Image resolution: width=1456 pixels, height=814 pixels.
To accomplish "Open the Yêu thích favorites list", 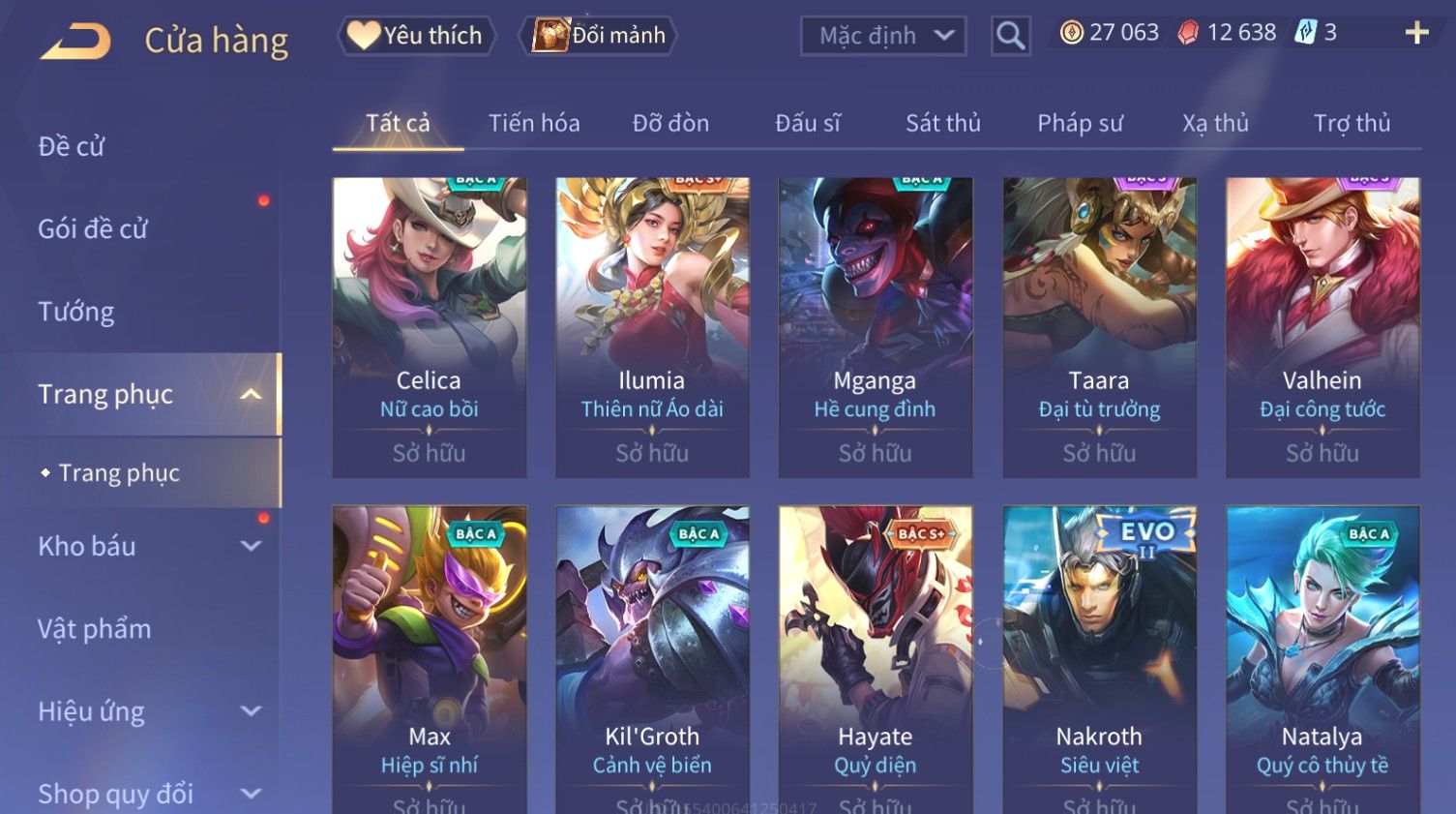I will click(x=416, y=36).
